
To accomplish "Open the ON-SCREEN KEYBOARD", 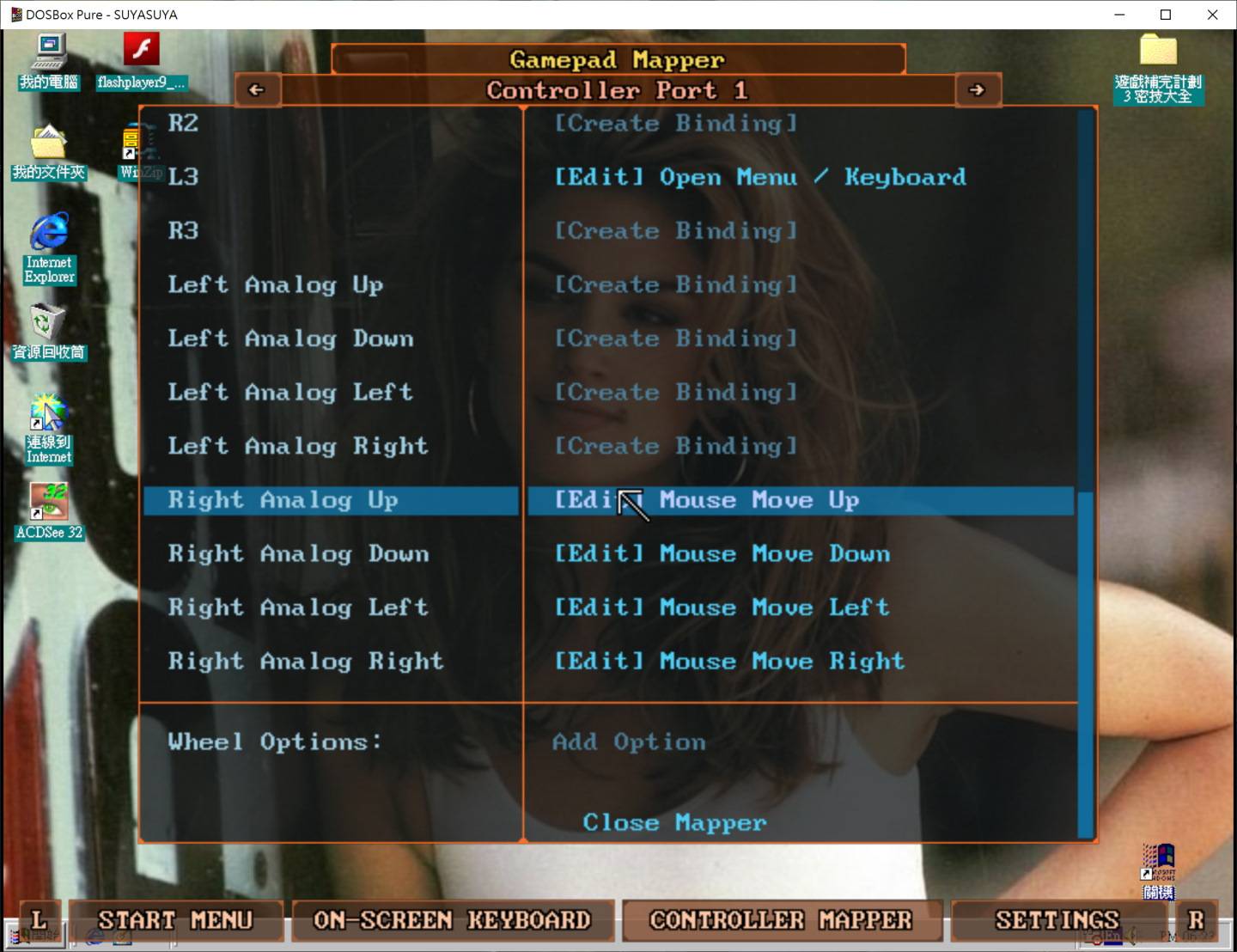I will pyautogui.click(x=453, y=920).
